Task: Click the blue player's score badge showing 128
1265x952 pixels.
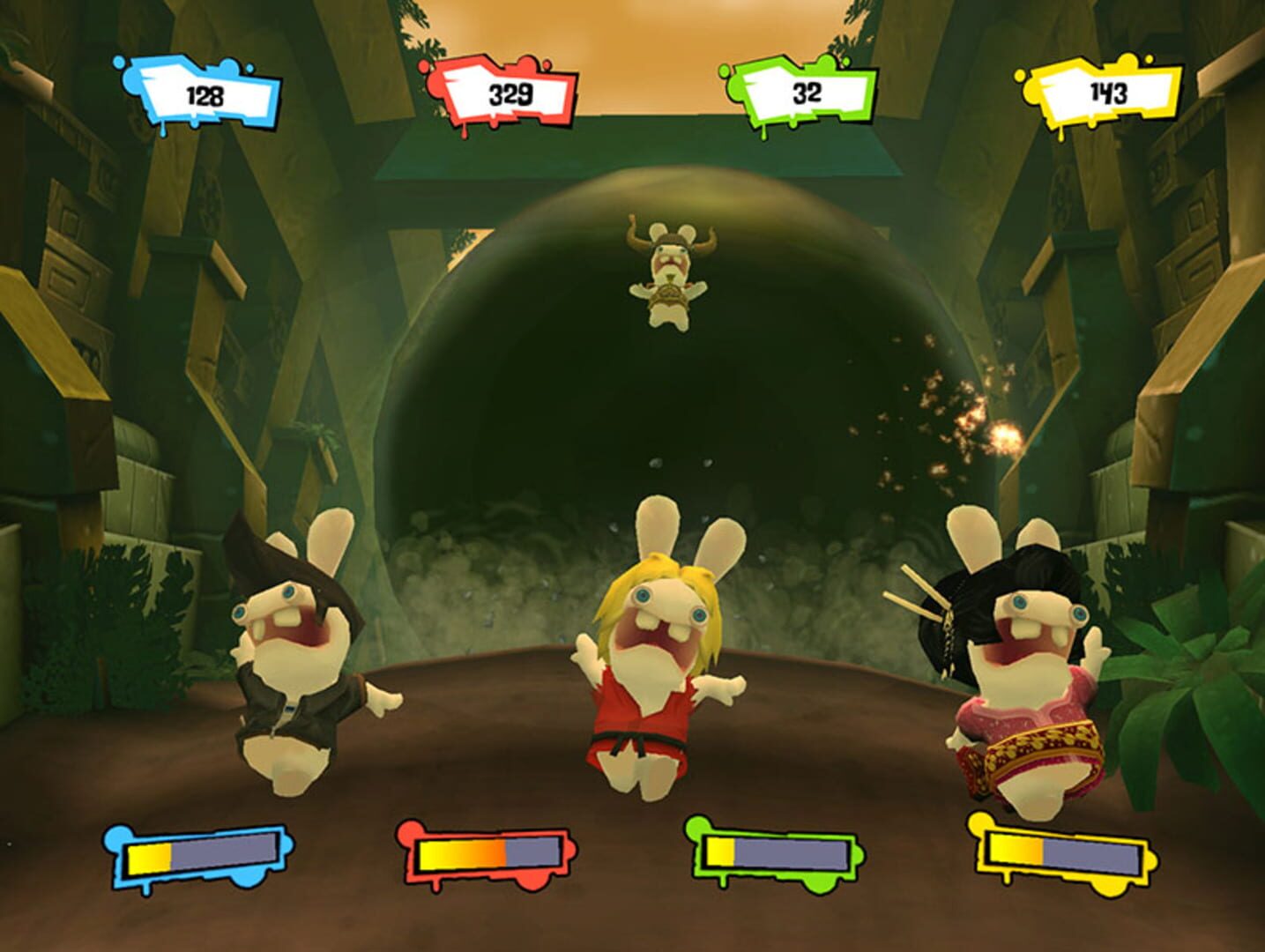Action: 205,91
